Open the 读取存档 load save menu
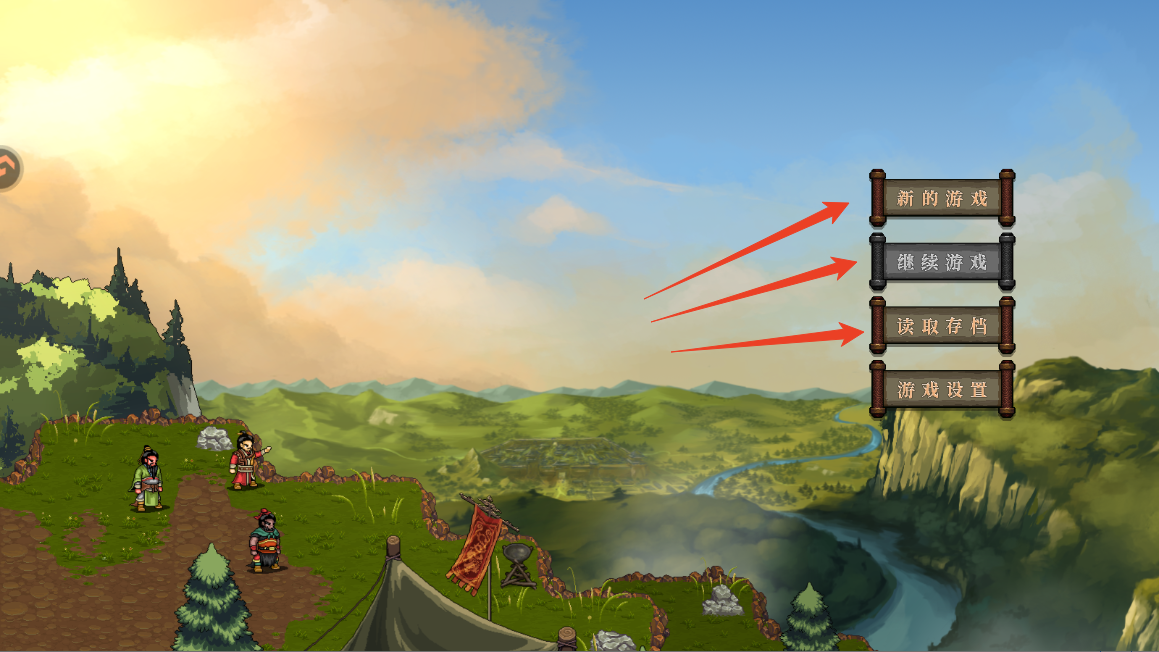The image size is (1159, 652). (942, 326)
